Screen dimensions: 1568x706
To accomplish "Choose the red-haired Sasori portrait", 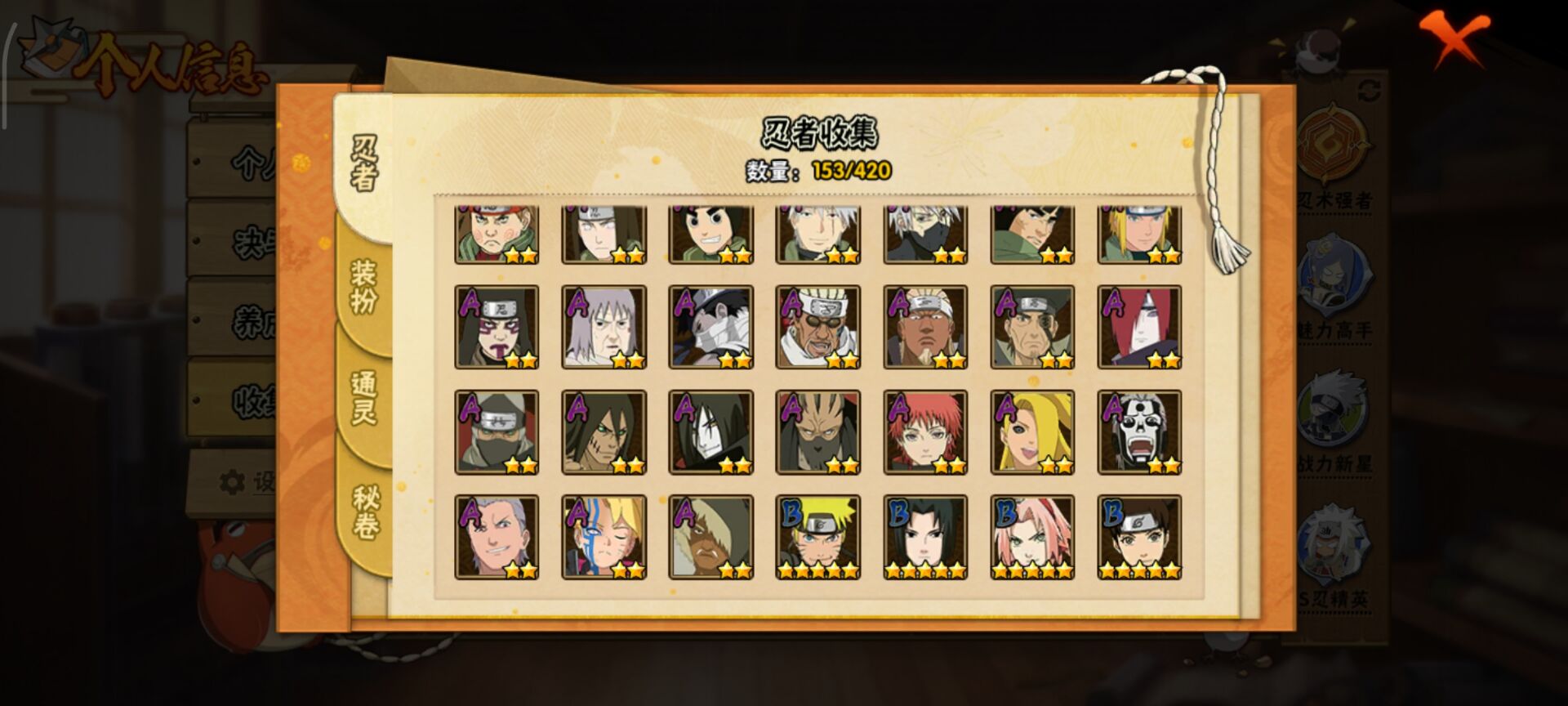I will point(925,432).
